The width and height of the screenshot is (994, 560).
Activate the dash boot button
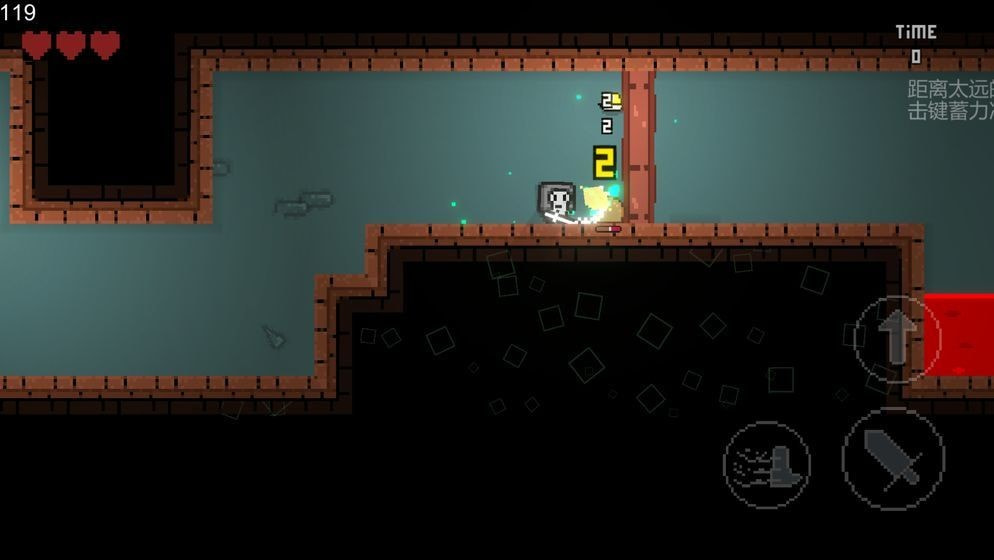coord(767,464)
